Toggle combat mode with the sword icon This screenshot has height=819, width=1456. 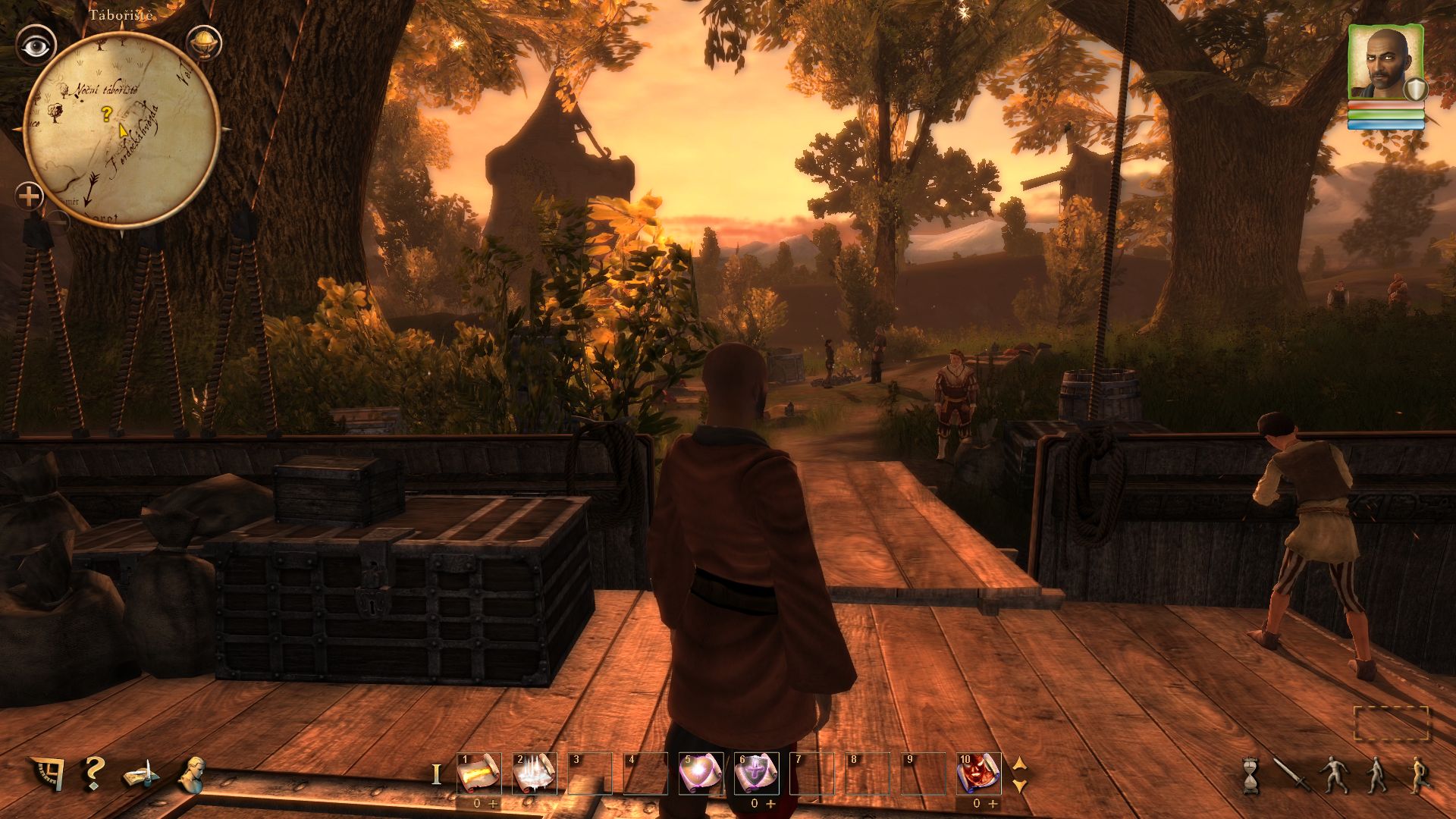coord(1288,775)
